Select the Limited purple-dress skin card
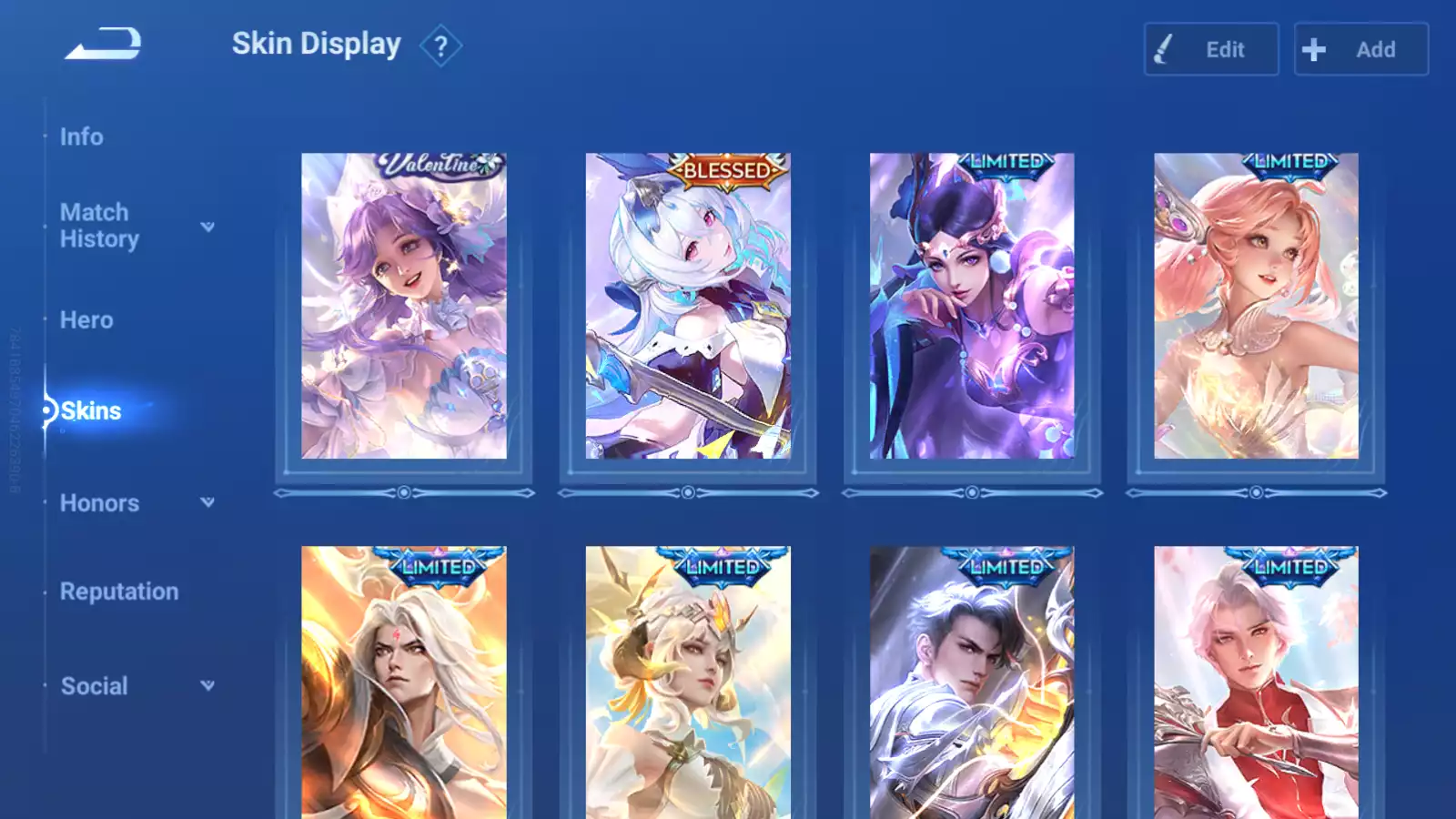The image size is (1456, 819). (x=972, y=306)
